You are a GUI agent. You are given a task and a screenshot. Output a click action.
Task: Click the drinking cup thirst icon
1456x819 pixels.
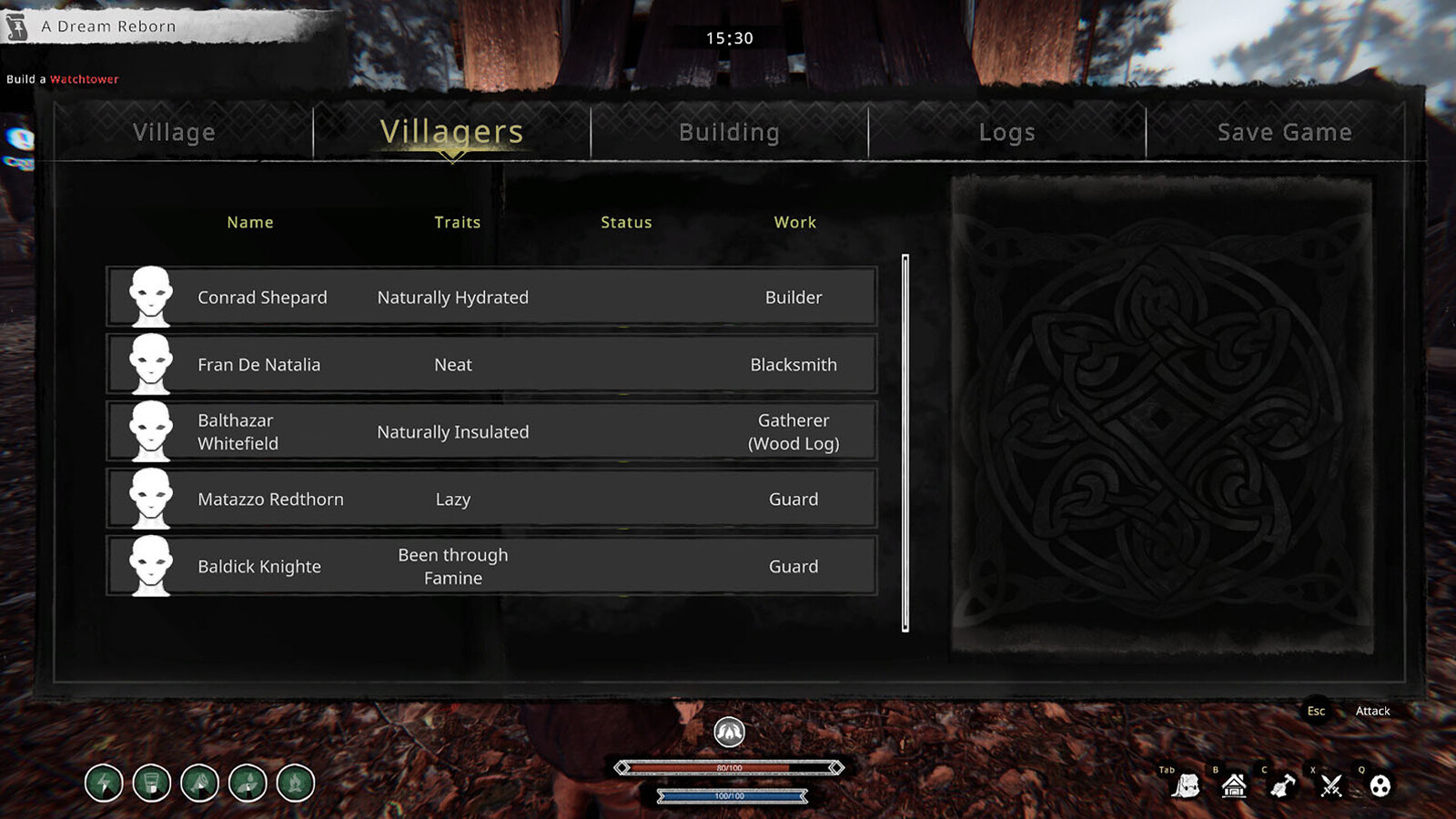pyautogui.click(x=152, y=784)
